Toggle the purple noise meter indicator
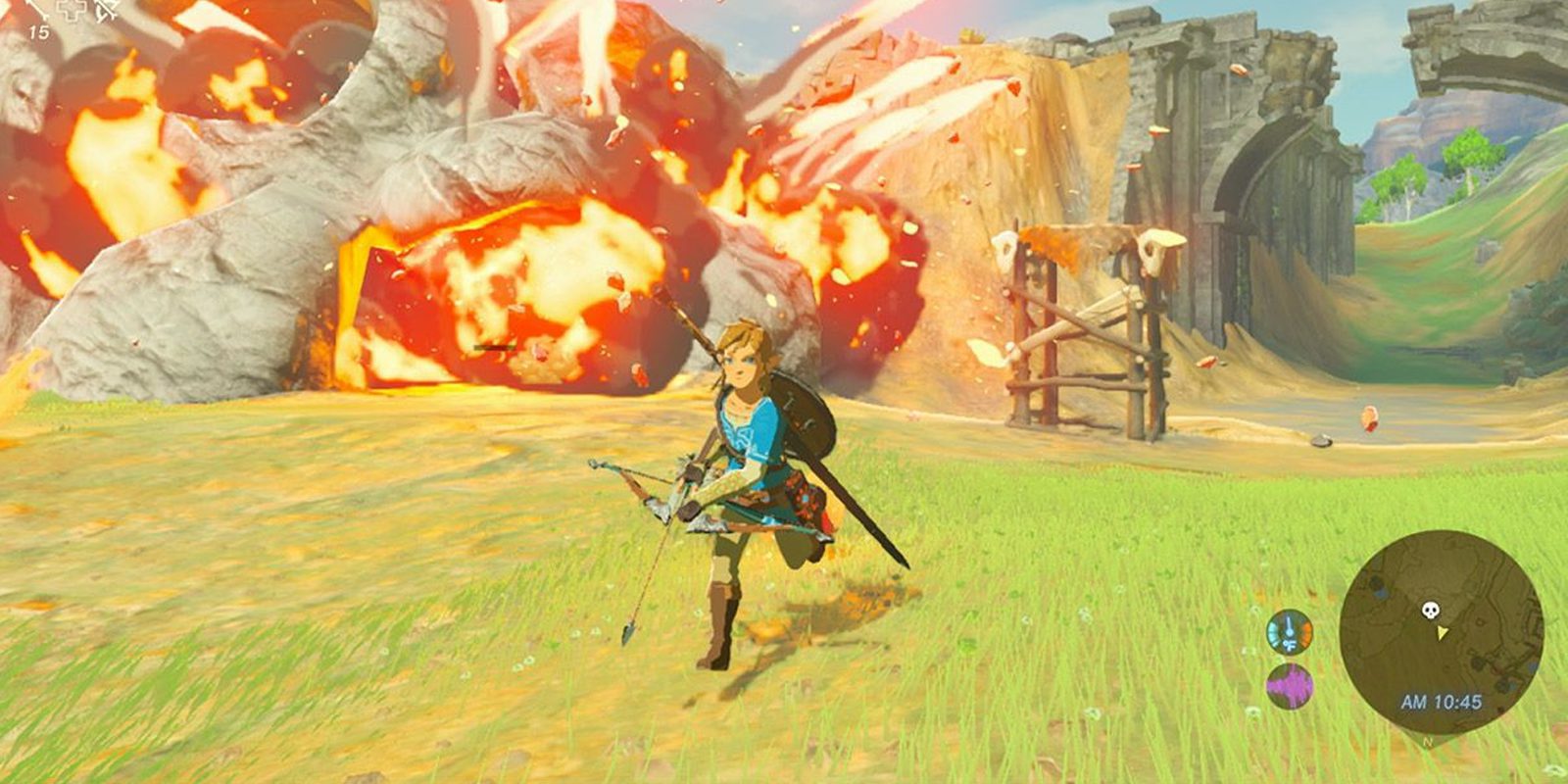Image resolution: width=1568 pixels, height=784 pixels. (x=1290, y=686)
